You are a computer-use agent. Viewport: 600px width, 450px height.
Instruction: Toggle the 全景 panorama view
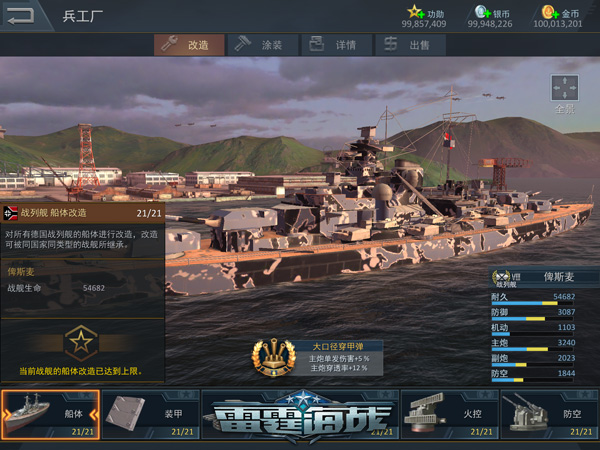click(565, 92)
